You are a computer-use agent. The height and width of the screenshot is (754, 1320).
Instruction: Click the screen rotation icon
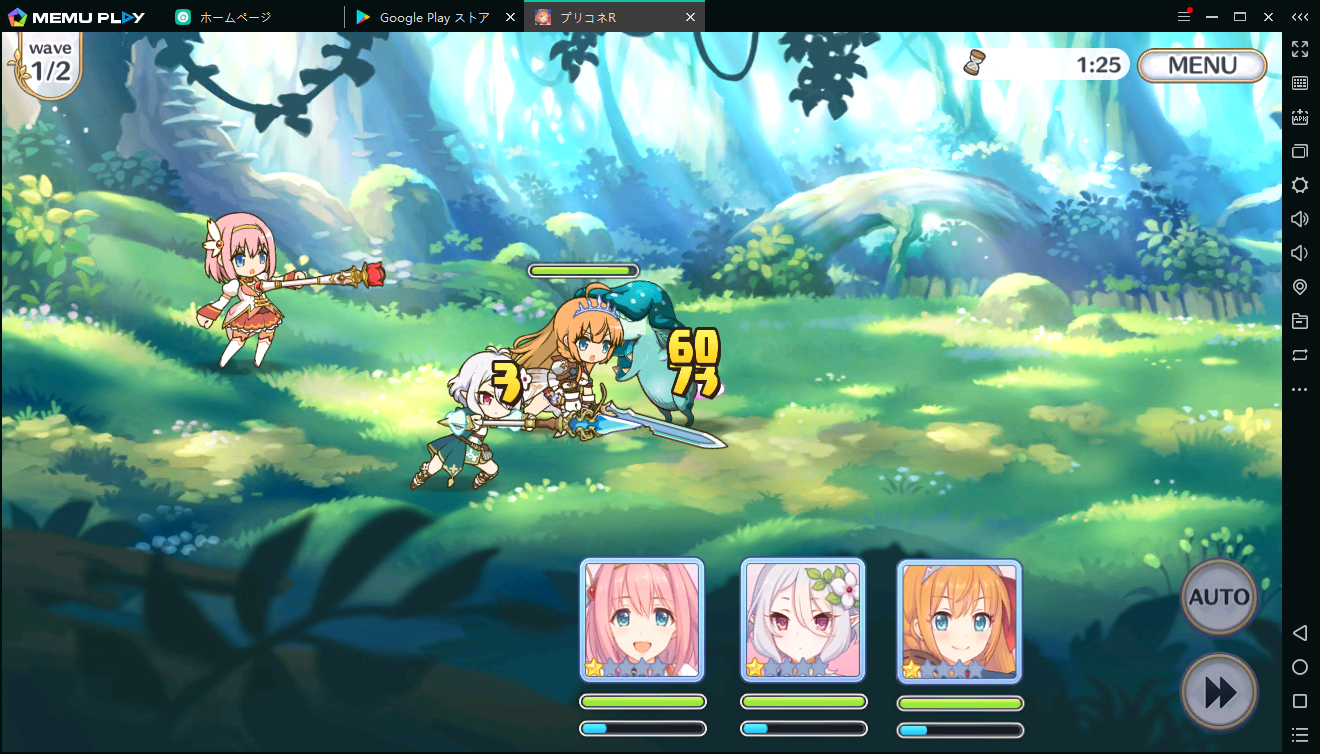[1300, 355]
